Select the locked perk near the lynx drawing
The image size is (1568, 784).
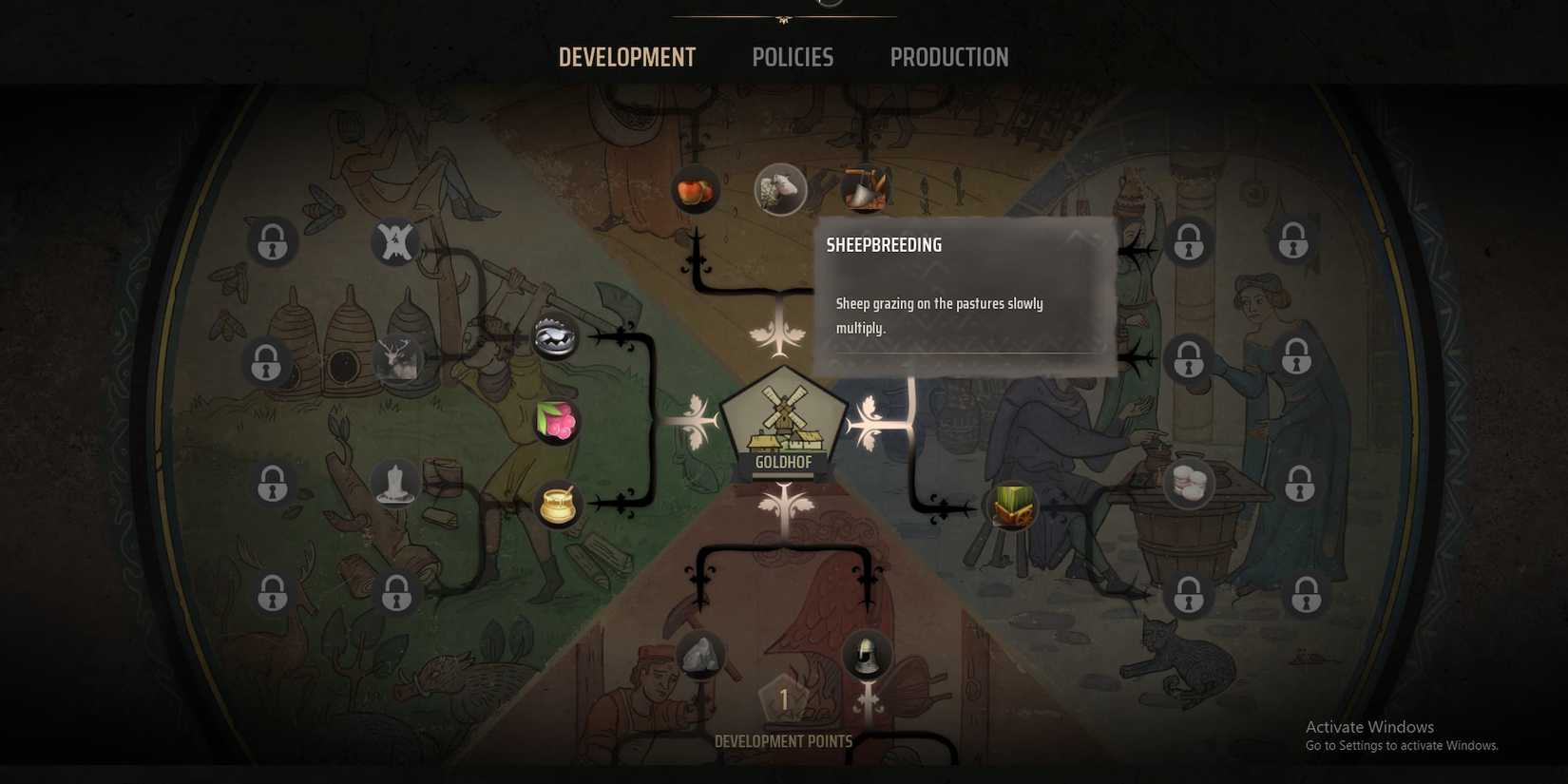tap(1188, 594)
